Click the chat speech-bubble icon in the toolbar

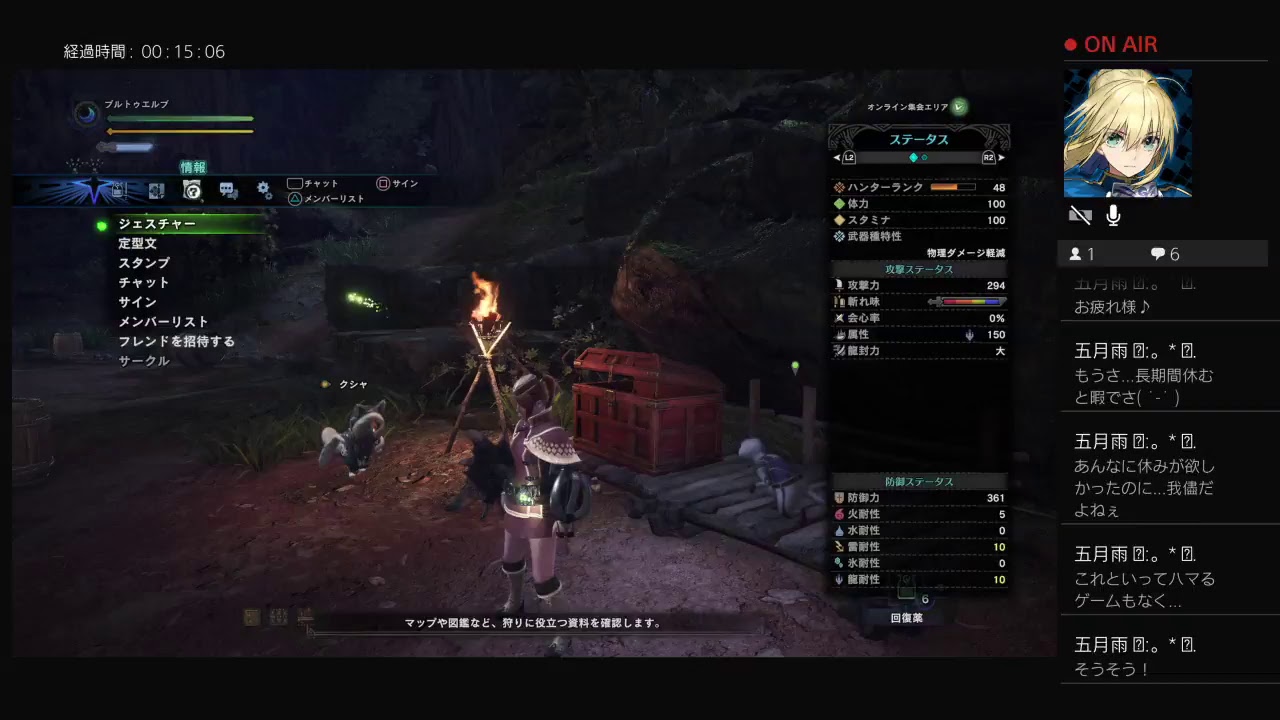click(x=225, y=189)
